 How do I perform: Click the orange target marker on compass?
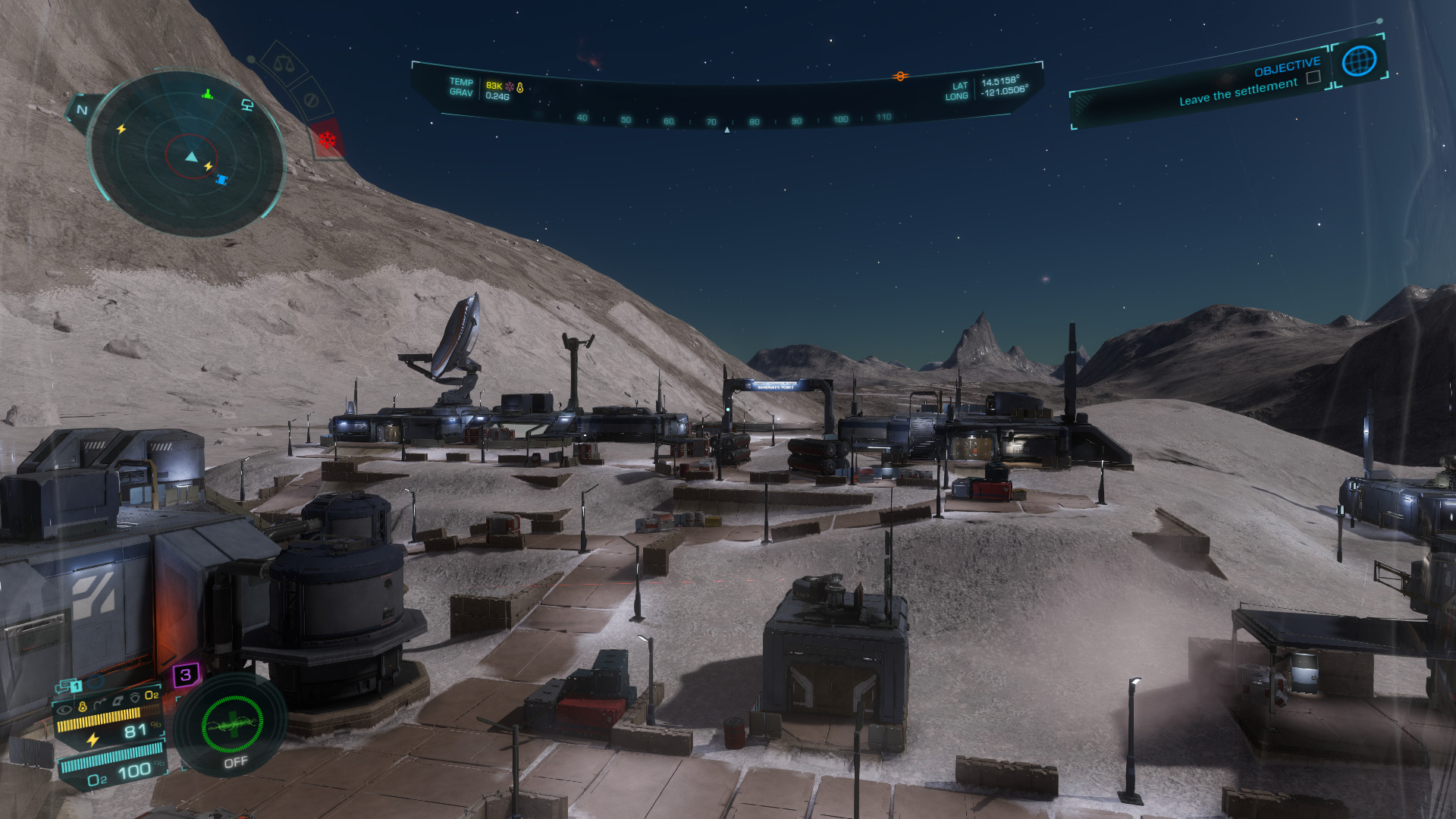click(900, 77)
